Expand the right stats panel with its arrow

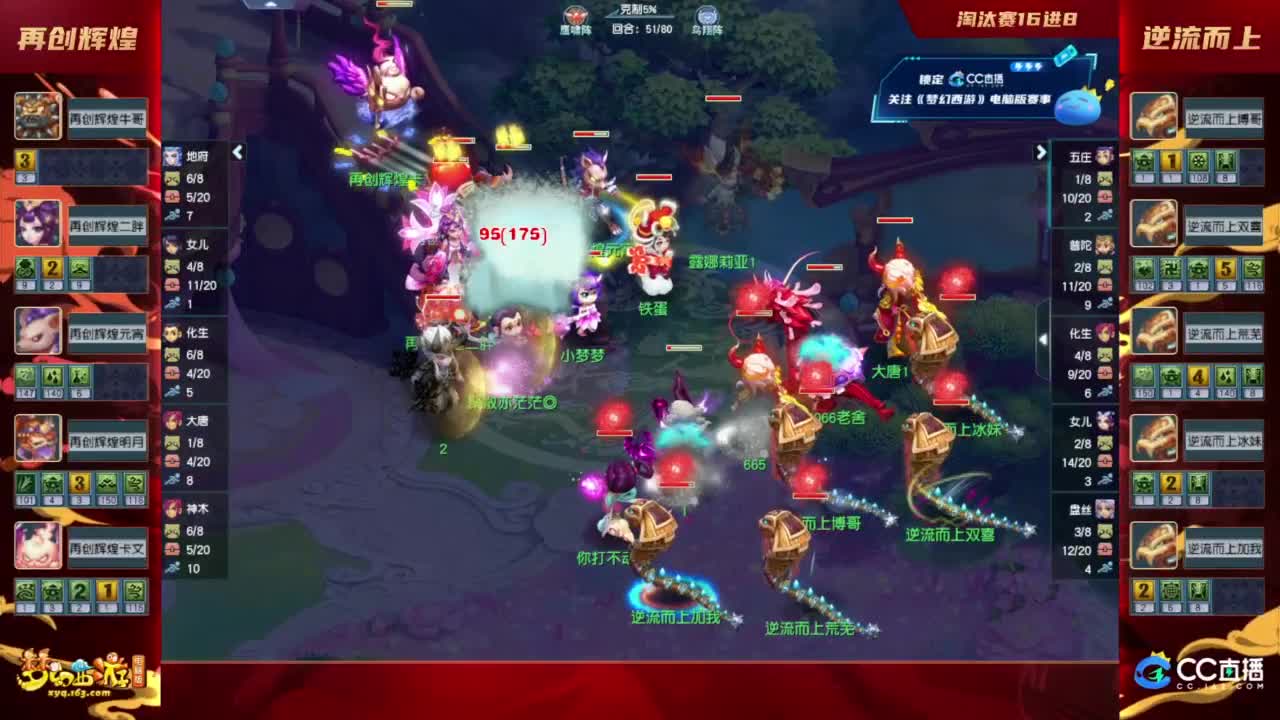pyautogui.click(x=1040, y=154)
